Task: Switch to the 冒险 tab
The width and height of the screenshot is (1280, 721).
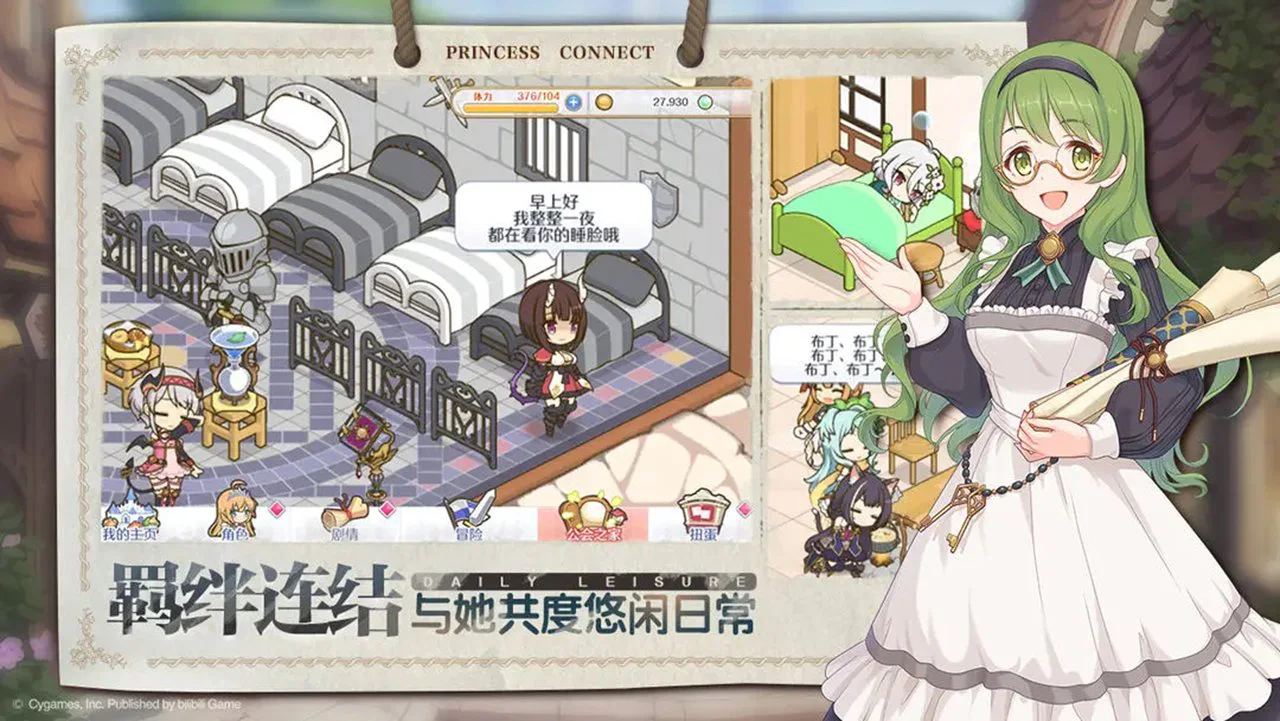Action: pyautogui.click(x=467, y=522)
